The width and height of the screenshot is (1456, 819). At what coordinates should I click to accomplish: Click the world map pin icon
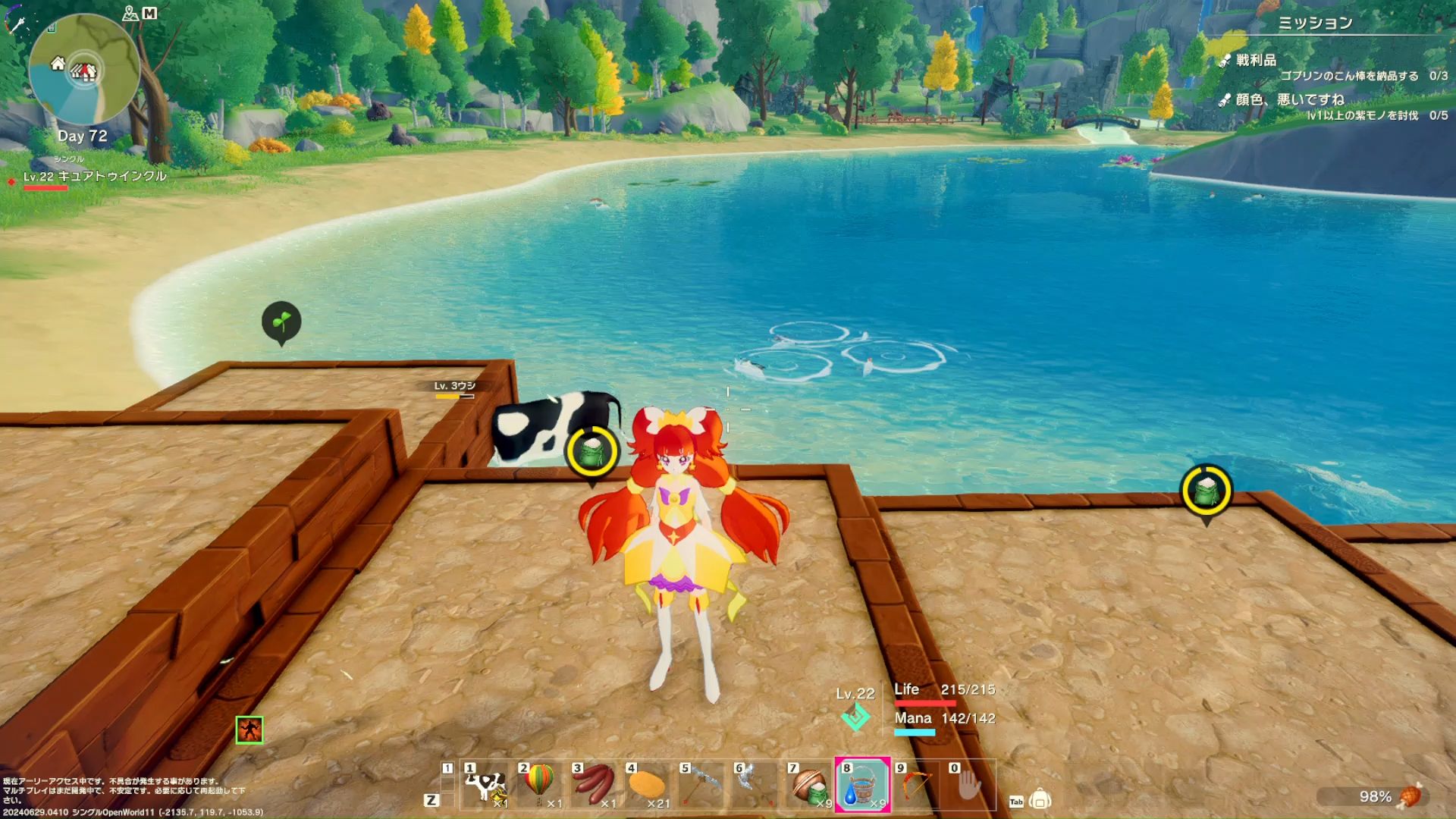(130, 13)
